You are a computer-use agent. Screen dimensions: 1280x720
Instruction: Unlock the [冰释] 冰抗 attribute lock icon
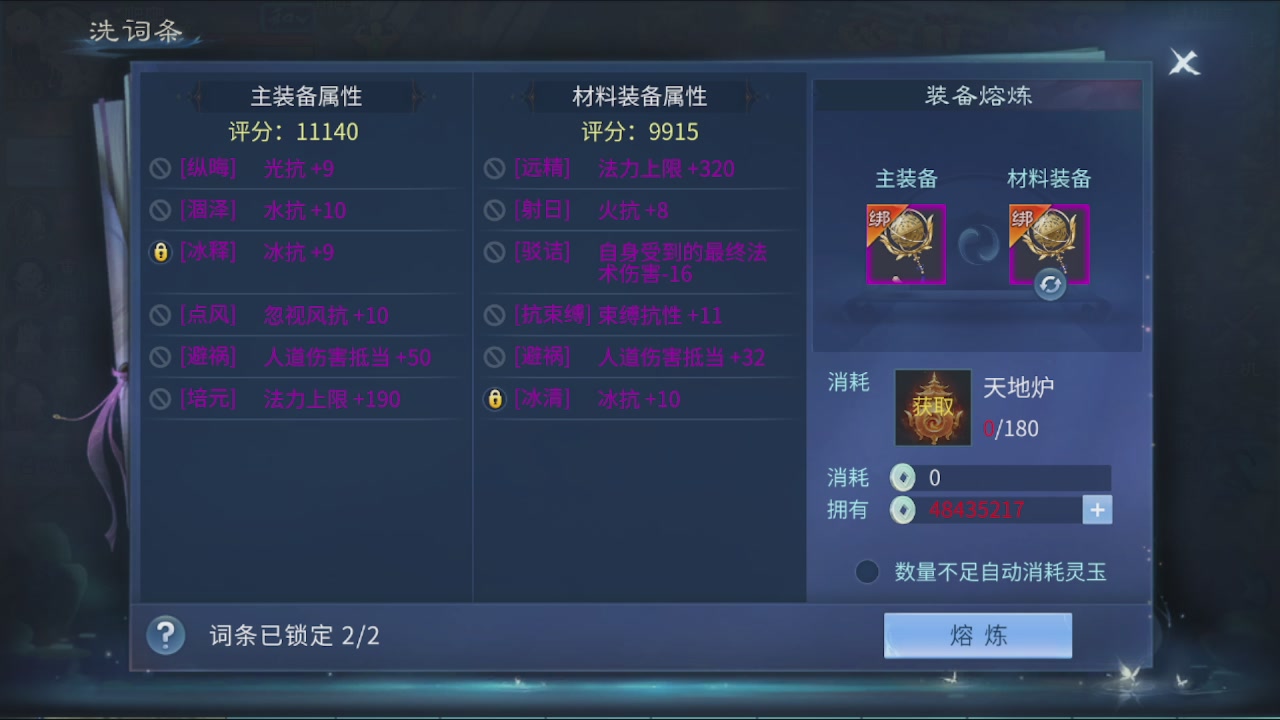click(x=161, y=252)
